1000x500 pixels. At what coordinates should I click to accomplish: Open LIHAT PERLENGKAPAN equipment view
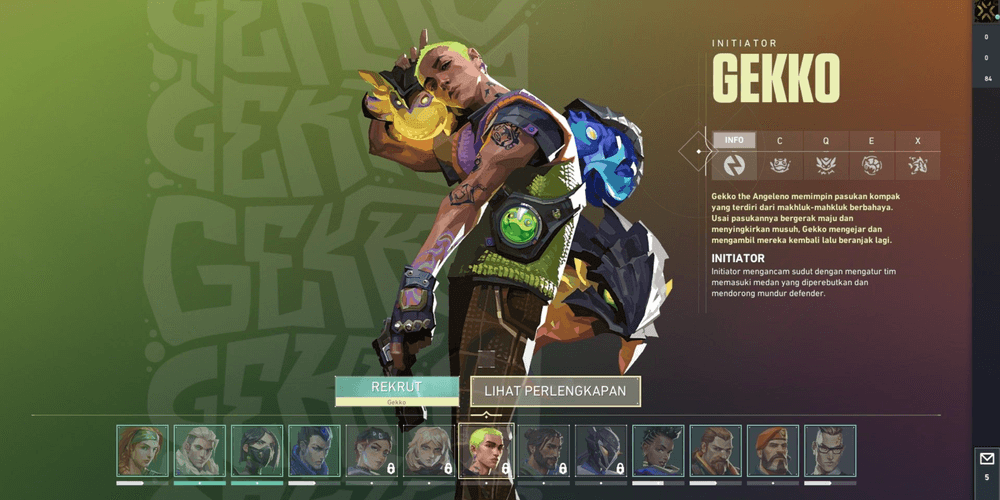tap(555, 391)
